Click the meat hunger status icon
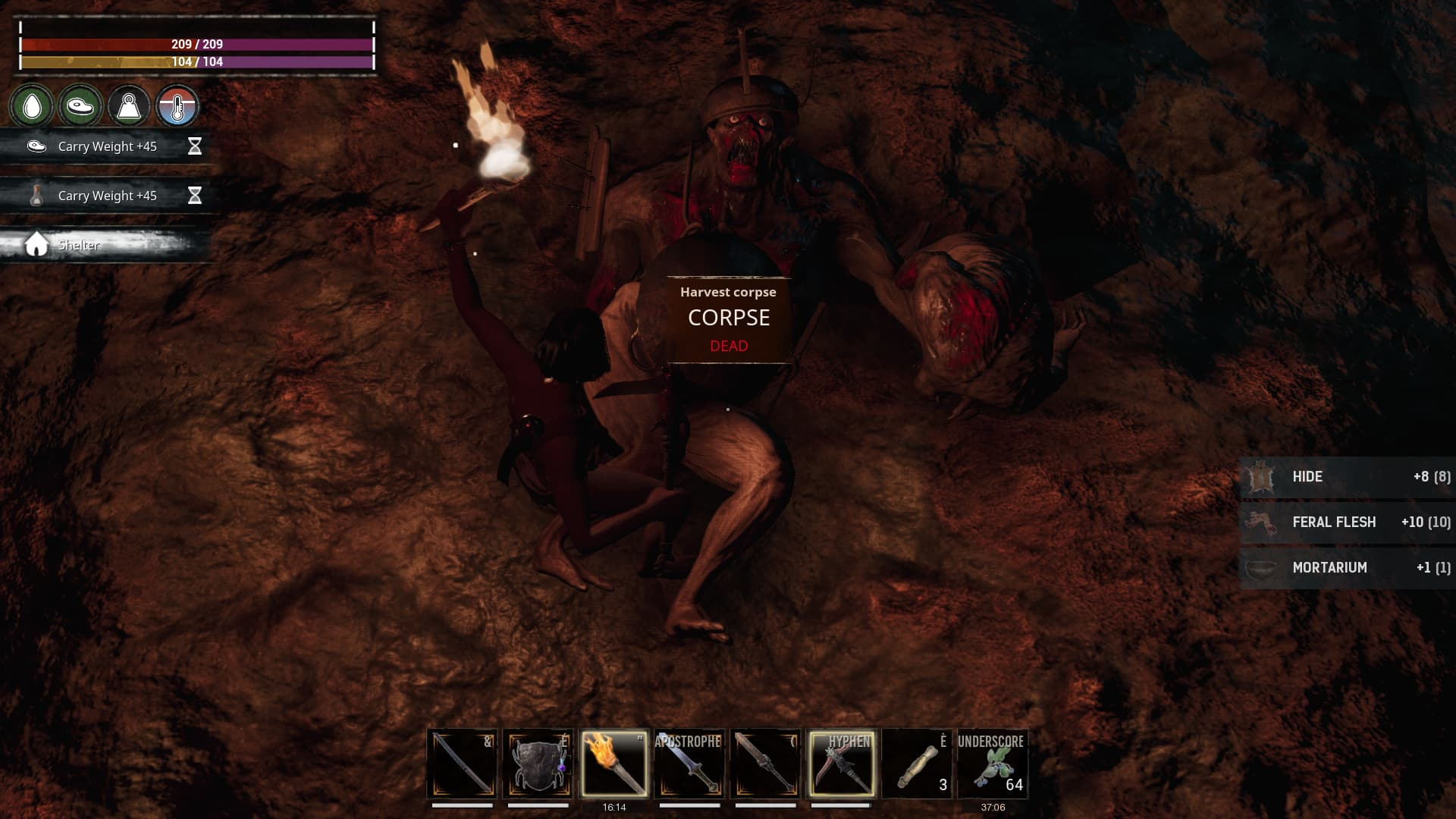 (80, 106)
